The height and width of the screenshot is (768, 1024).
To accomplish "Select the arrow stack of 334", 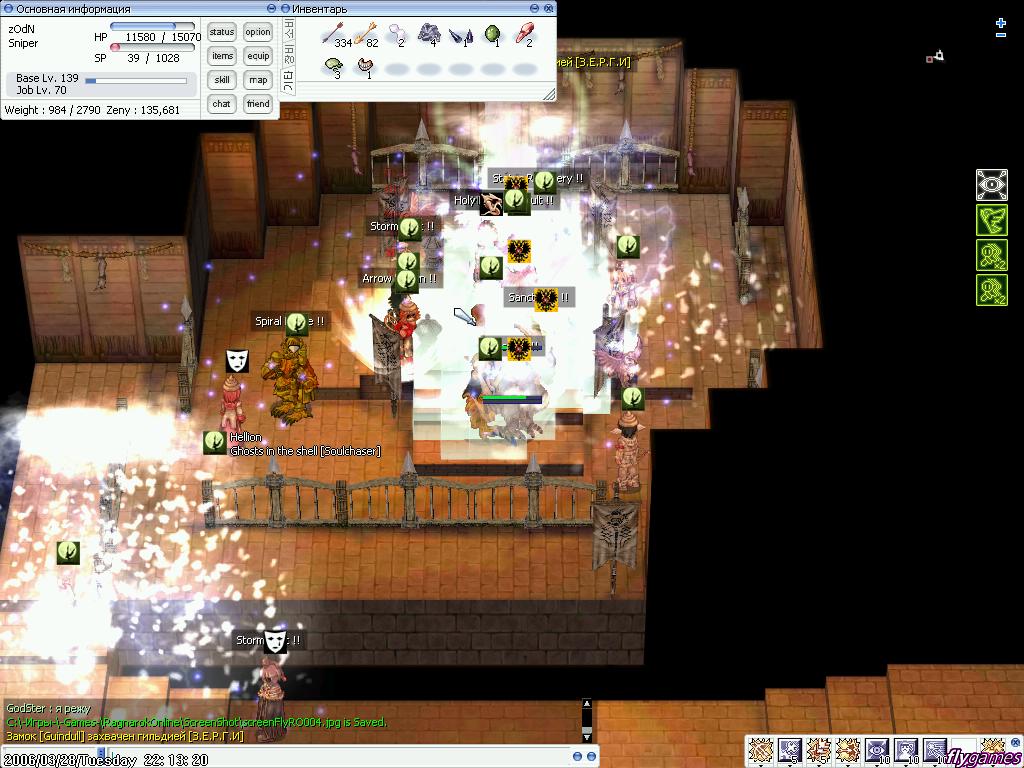I will [x=334, y=36].
